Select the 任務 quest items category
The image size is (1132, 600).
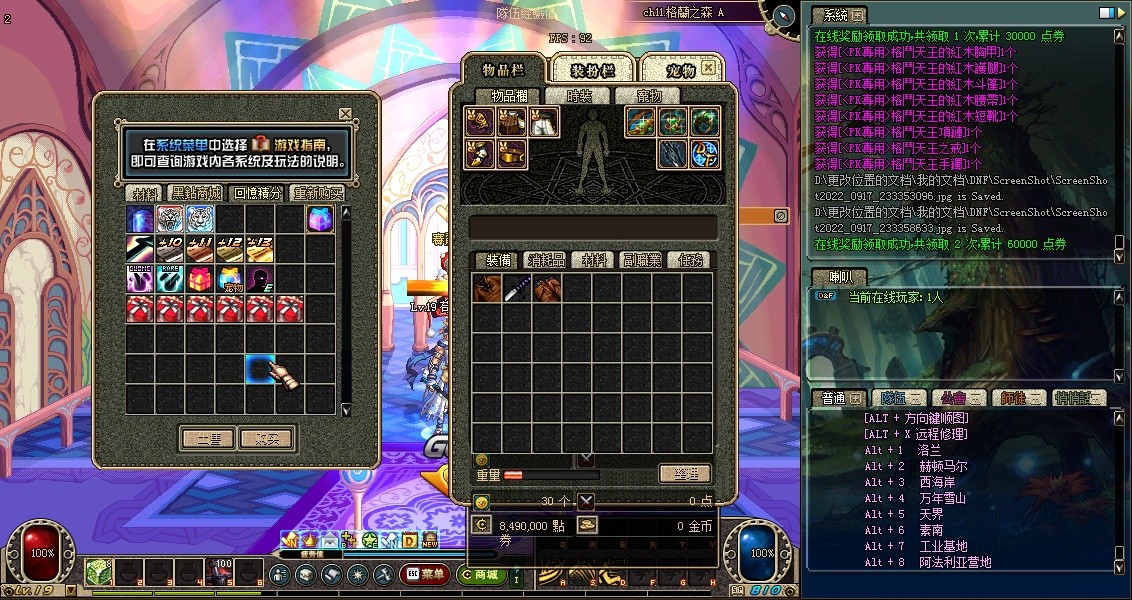[690, 260]
